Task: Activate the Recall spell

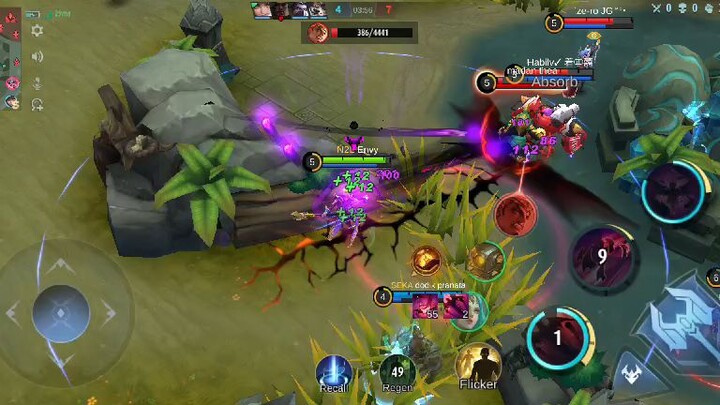Action: (334, 372)
